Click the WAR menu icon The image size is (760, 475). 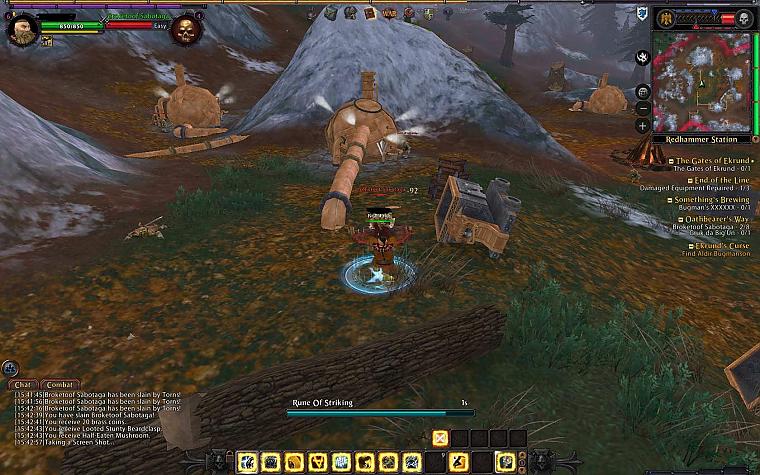(x=390, y=14)
